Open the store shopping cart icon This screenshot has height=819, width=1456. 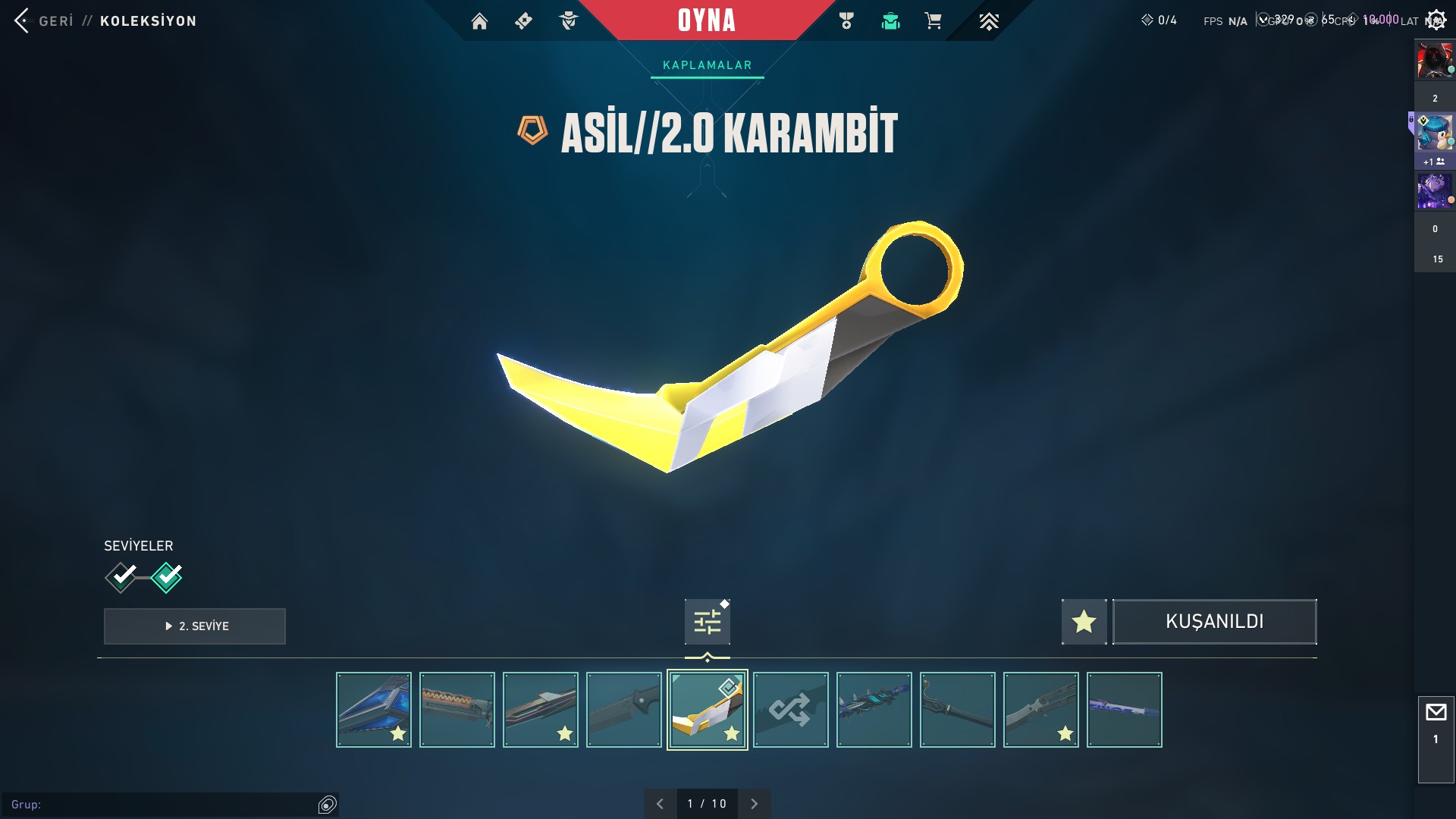tap(933, 21)
